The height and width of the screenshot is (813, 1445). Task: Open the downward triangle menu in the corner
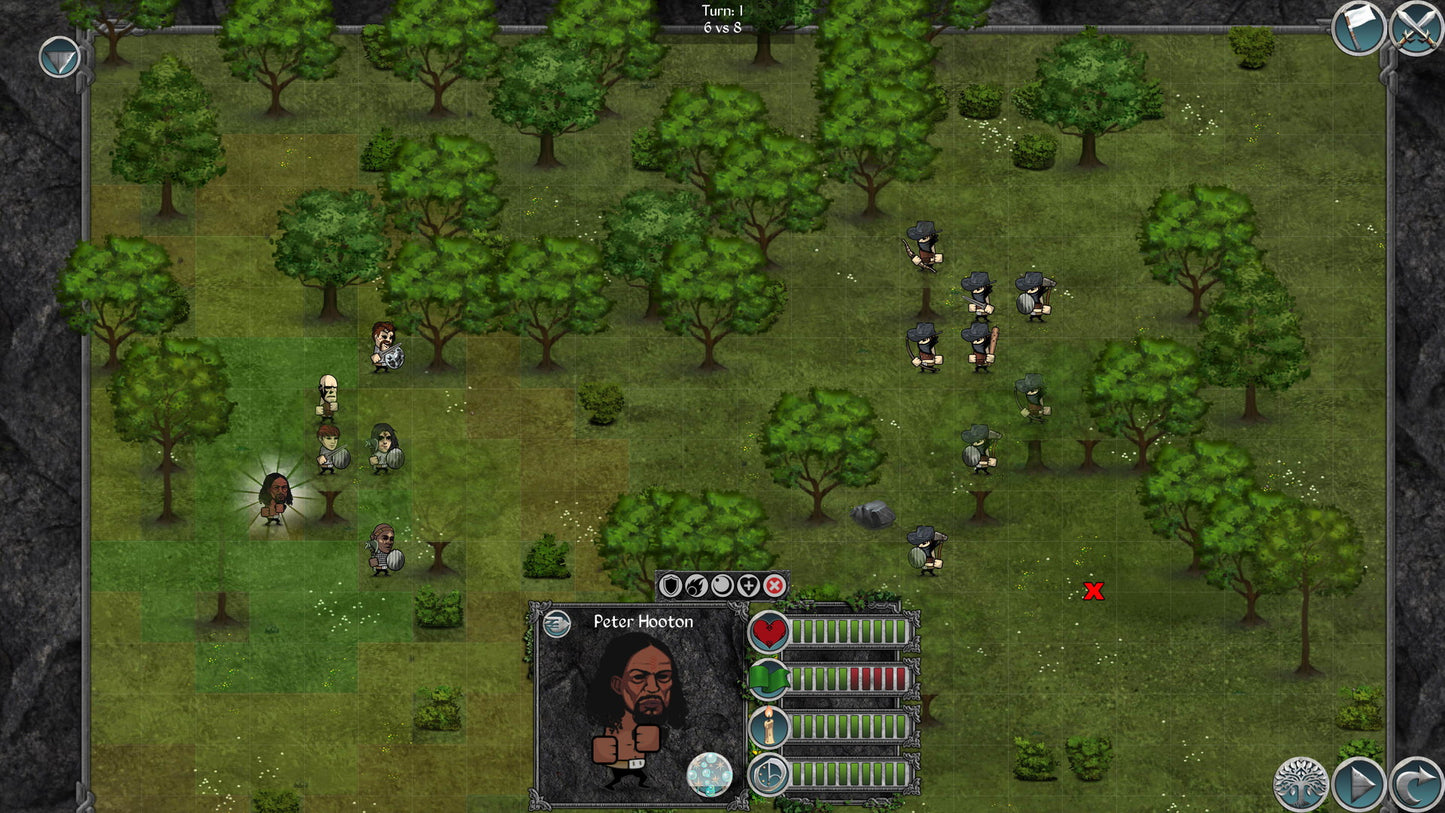[59, 57]
